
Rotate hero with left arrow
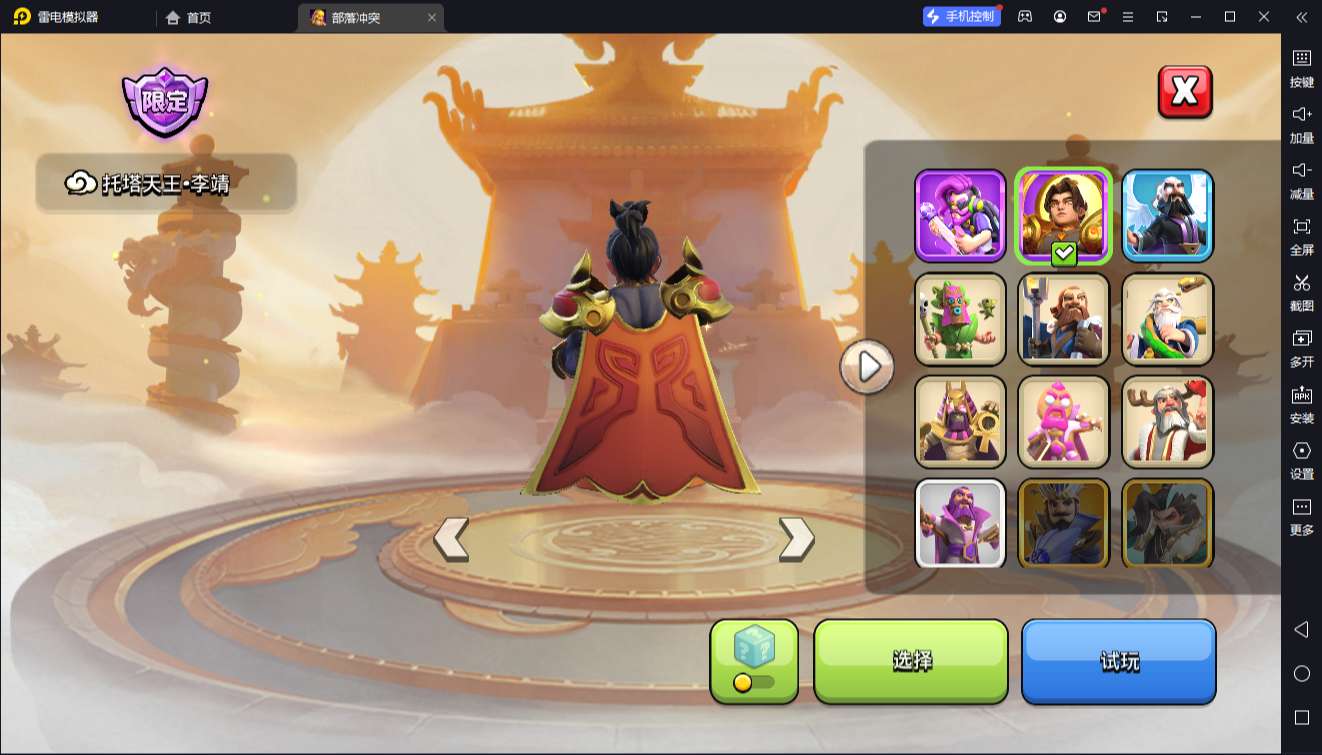pyautogui.click(x=451, y=539)
